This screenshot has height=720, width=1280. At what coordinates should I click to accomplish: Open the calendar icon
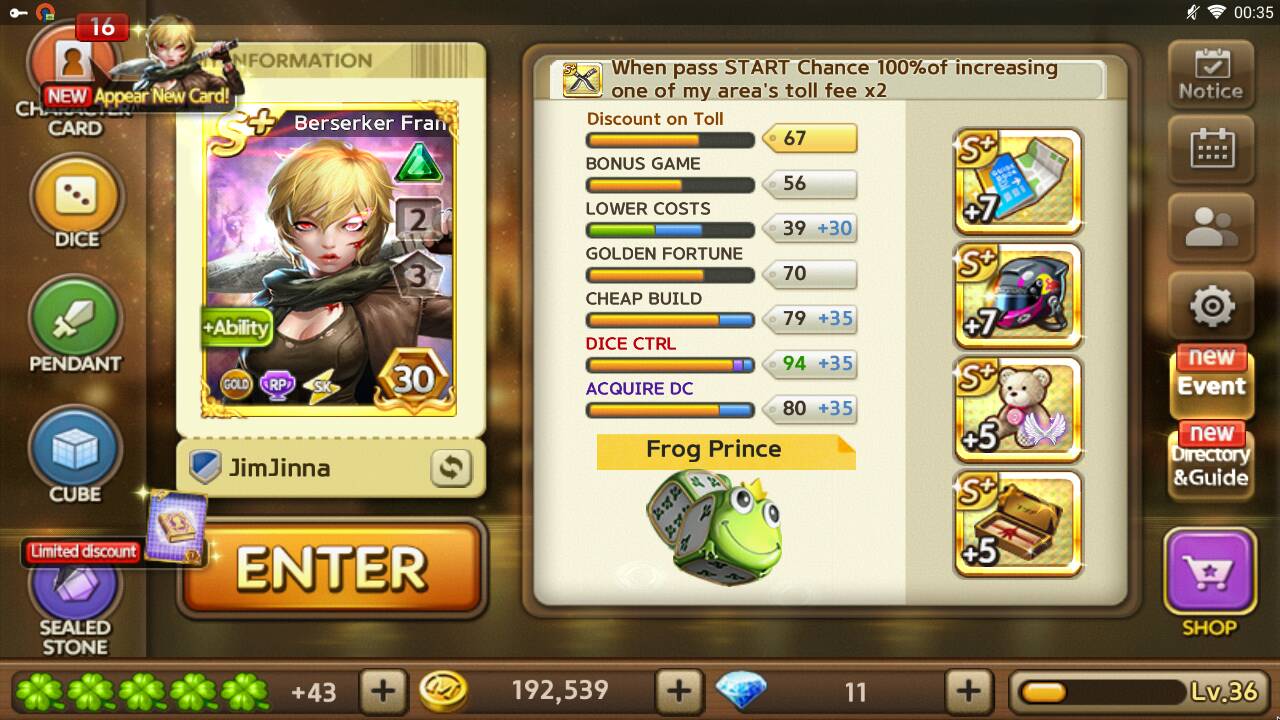click(x=1210, y=151)
